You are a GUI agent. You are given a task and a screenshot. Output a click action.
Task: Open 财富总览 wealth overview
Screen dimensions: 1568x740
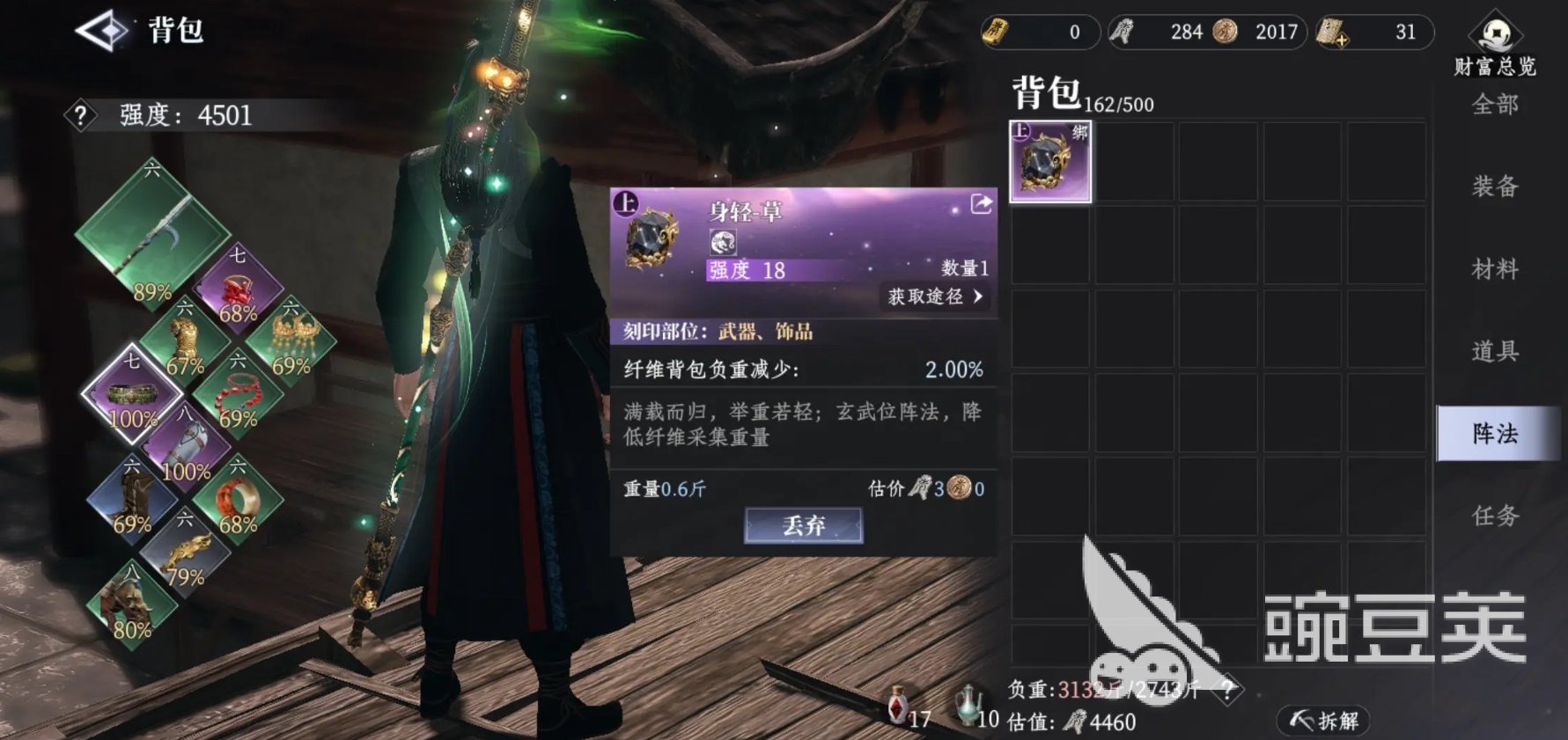1494,46
